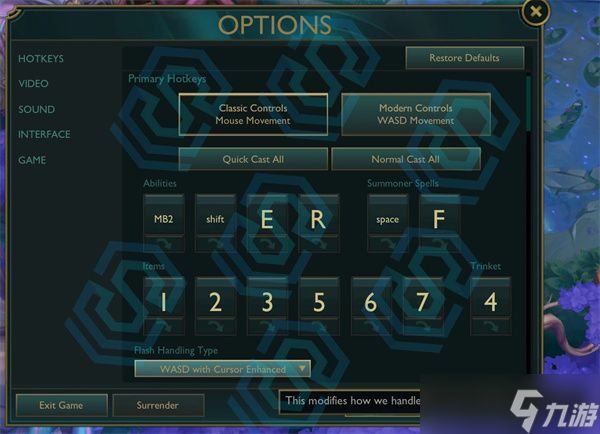
Task: Change the F summoner spell keybinding
Action: click(439, 219)
